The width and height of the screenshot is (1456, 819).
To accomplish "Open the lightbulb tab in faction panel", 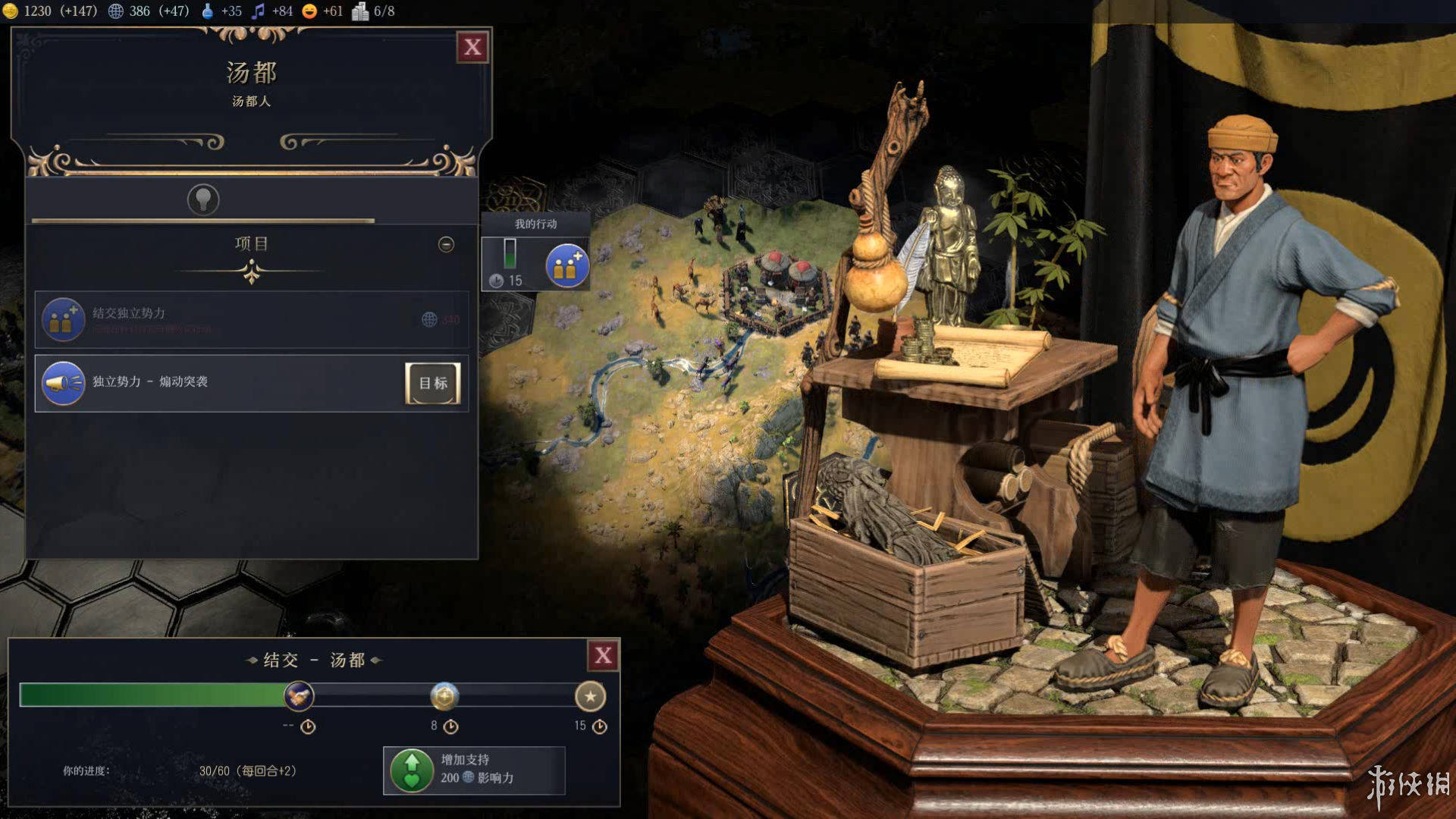I will click(203, 199).
